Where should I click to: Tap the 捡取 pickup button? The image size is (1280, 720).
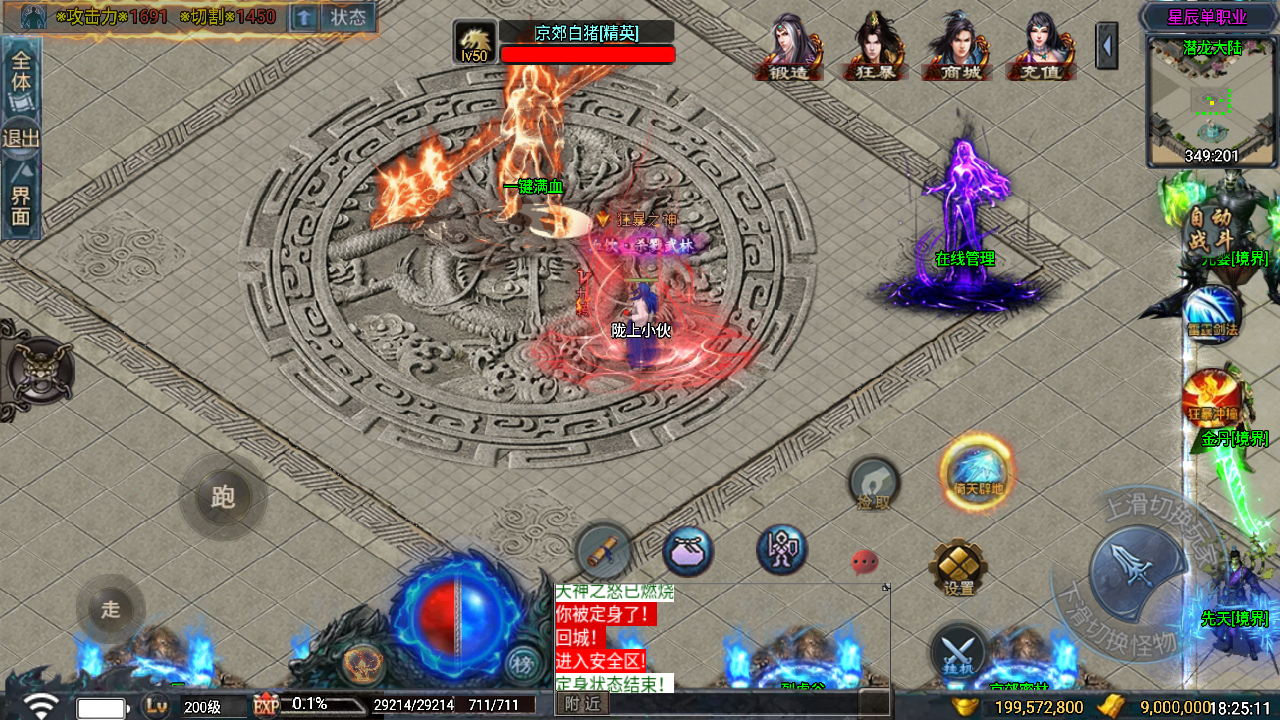874,485
